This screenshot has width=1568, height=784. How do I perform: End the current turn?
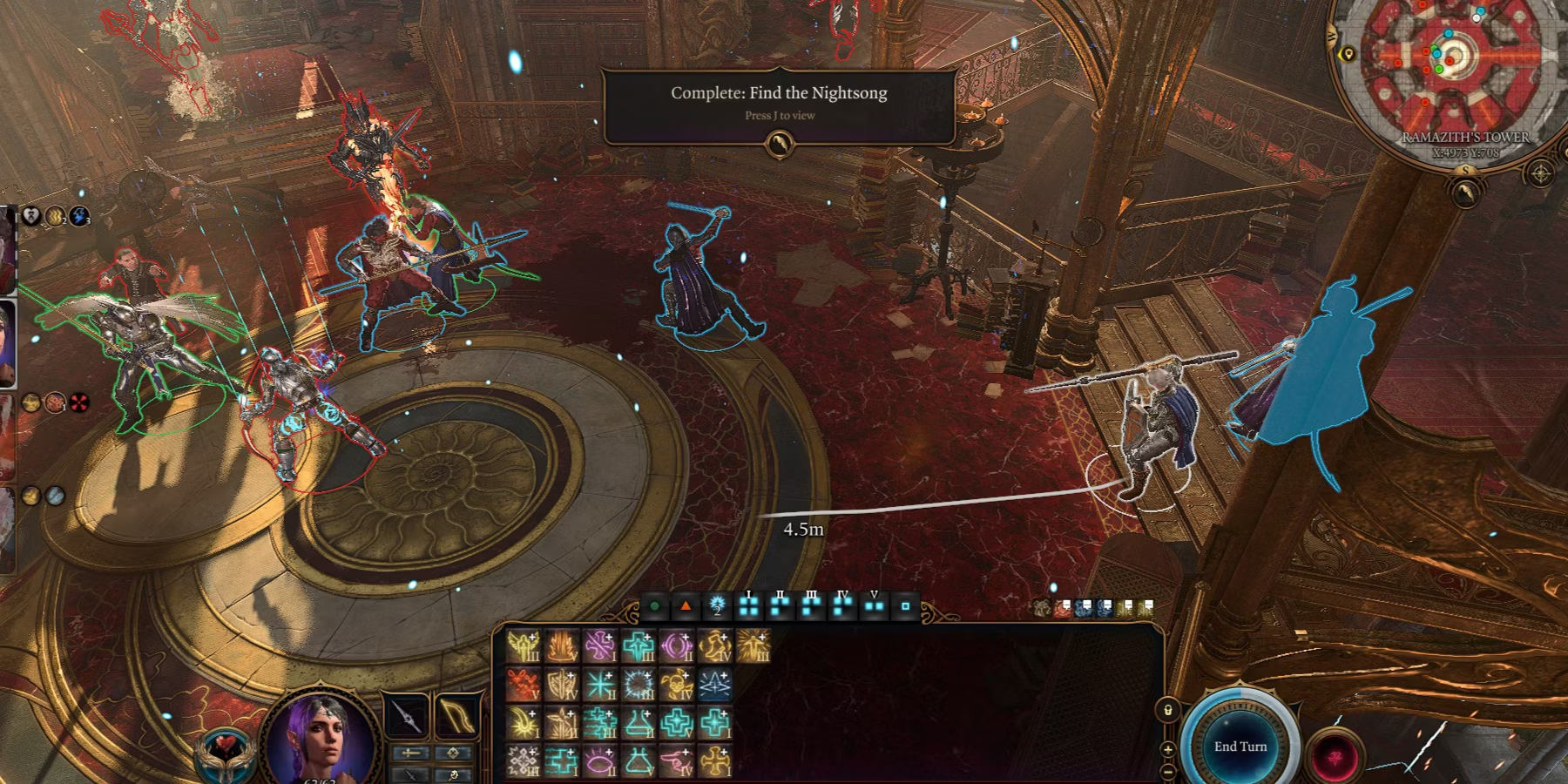(x=1240, y=747)
